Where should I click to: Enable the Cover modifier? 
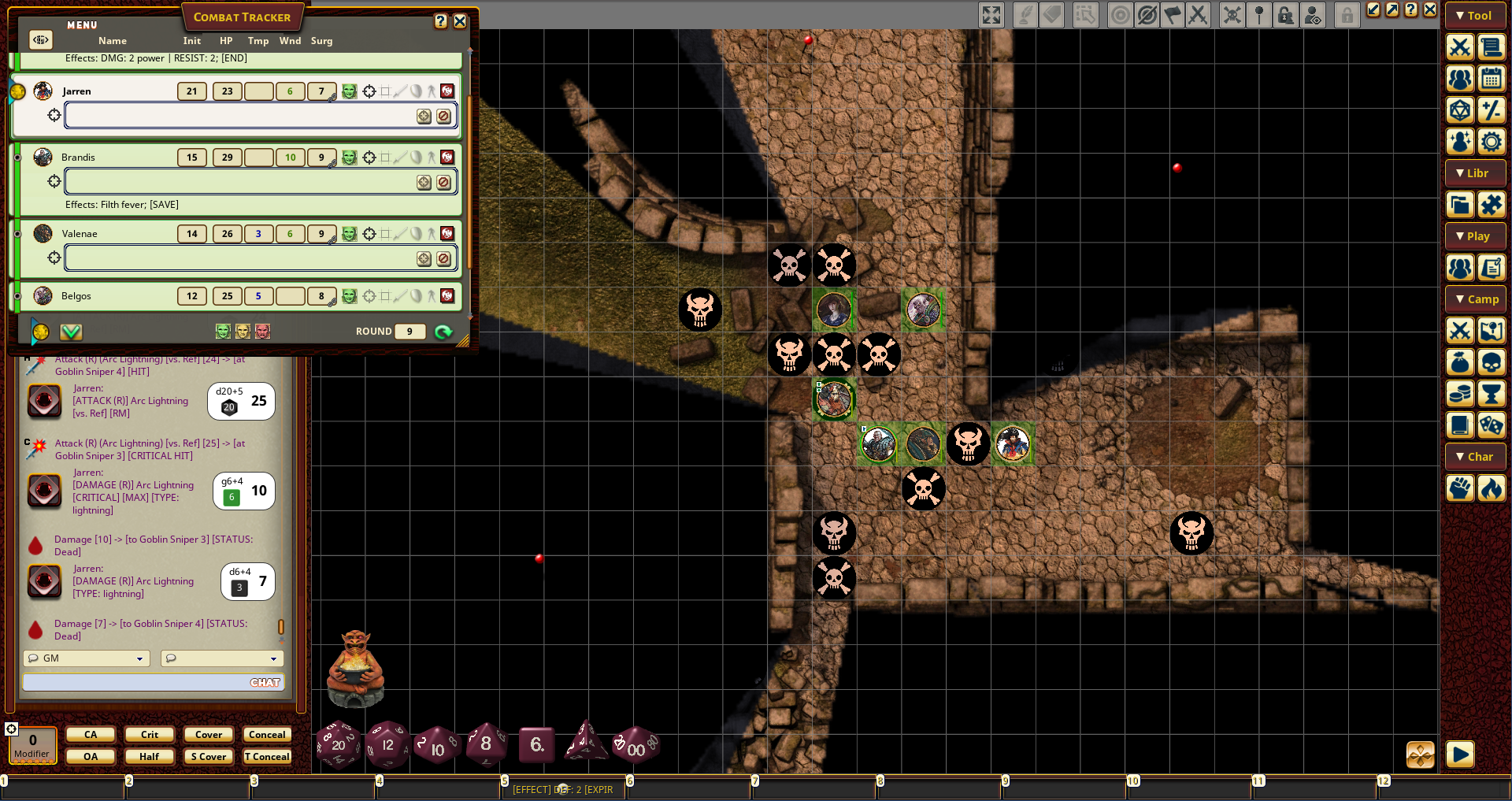coord(209,735)
